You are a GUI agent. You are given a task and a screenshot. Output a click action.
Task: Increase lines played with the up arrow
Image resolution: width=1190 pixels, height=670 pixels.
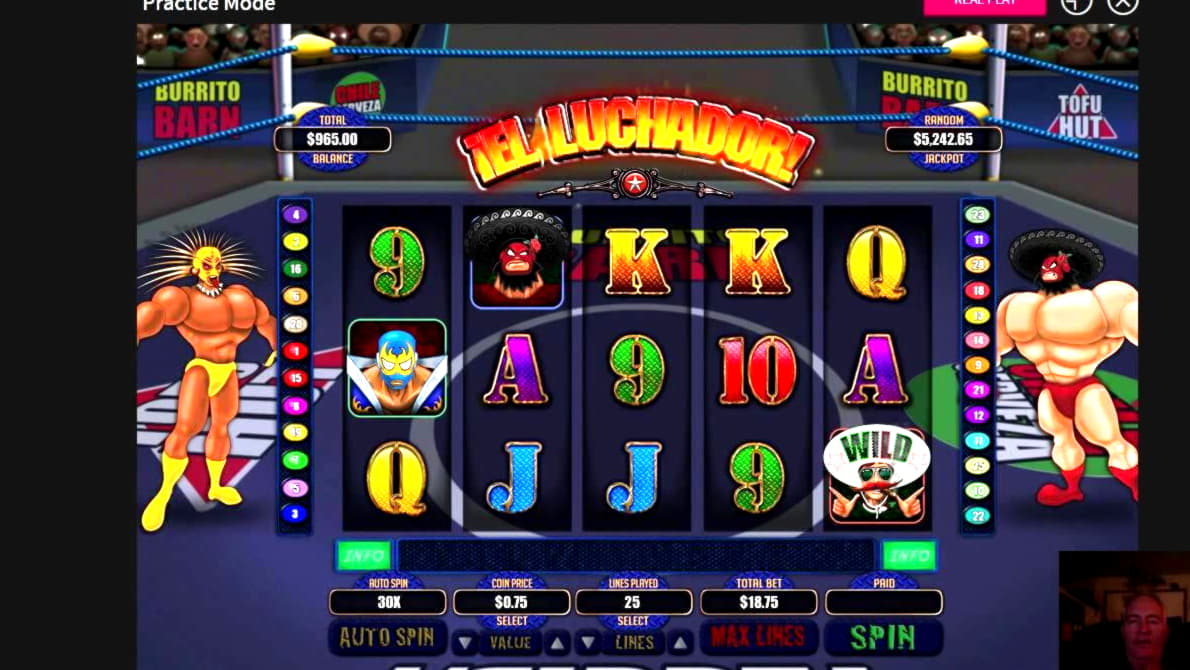coord(680,642)
